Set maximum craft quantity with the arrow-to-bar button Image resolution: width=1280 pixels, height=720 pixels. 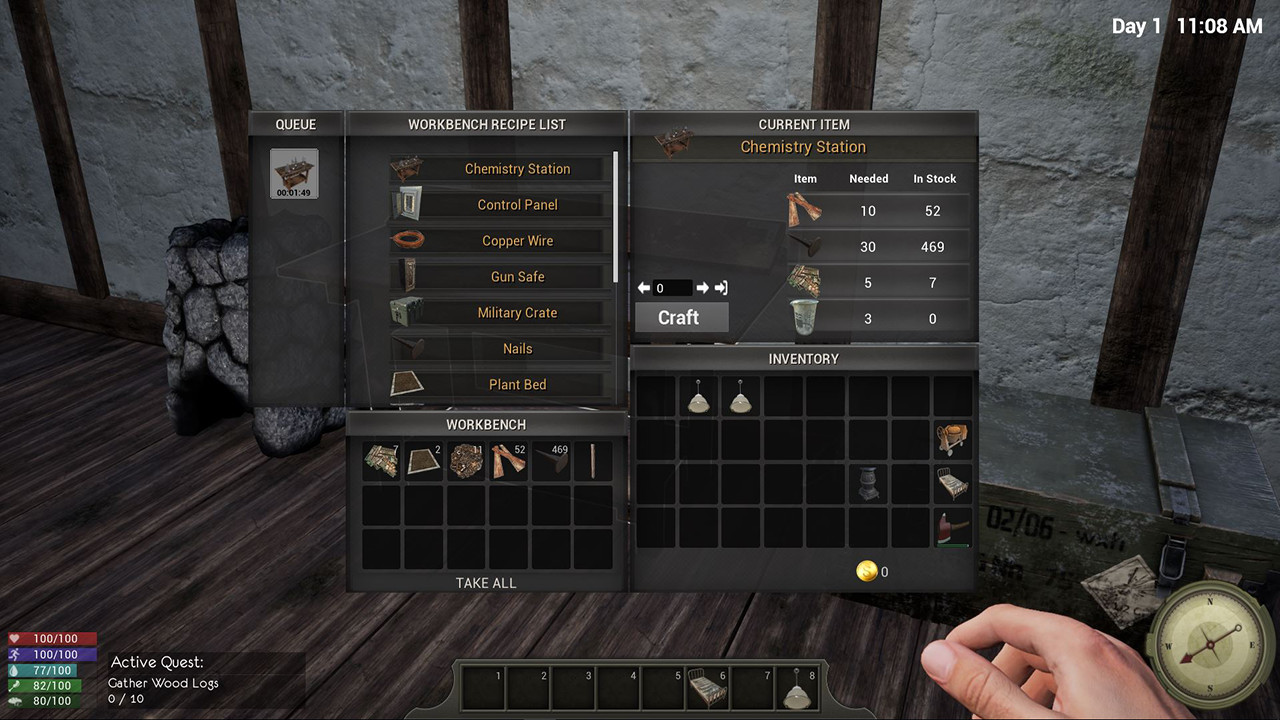click(x=720, y=288)
